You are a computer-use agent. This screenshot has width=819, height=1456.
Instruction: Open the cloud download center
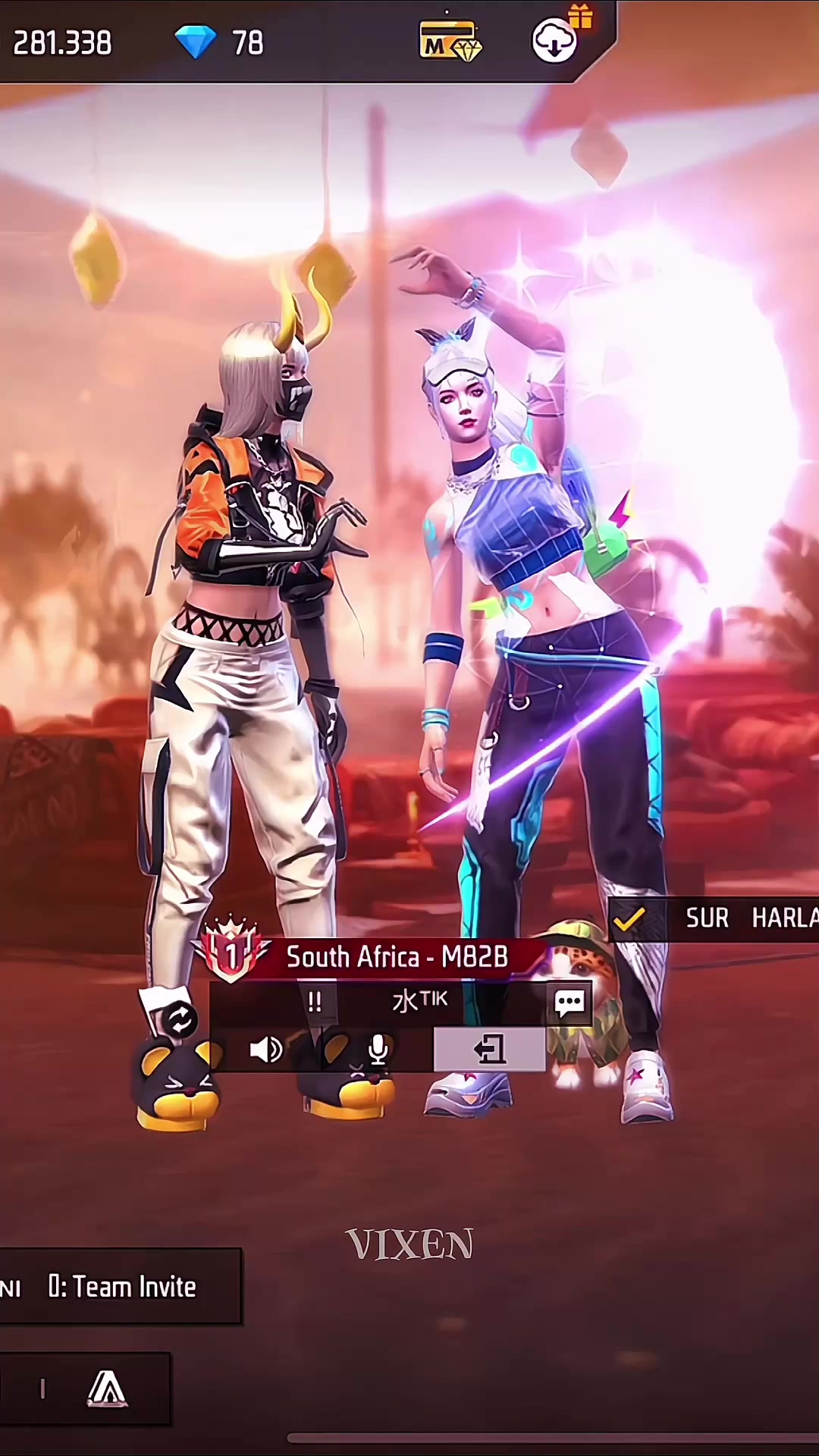(554, 41)
